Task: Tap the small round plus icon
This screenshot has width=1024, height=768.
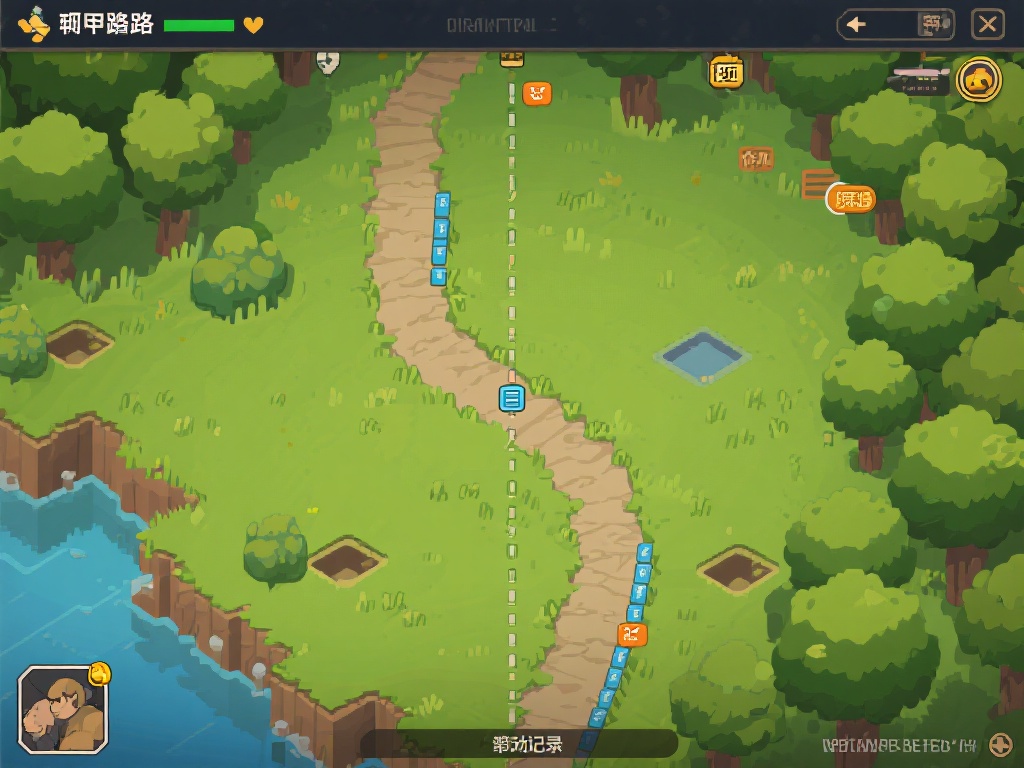Action: (x=1000, y=744)
